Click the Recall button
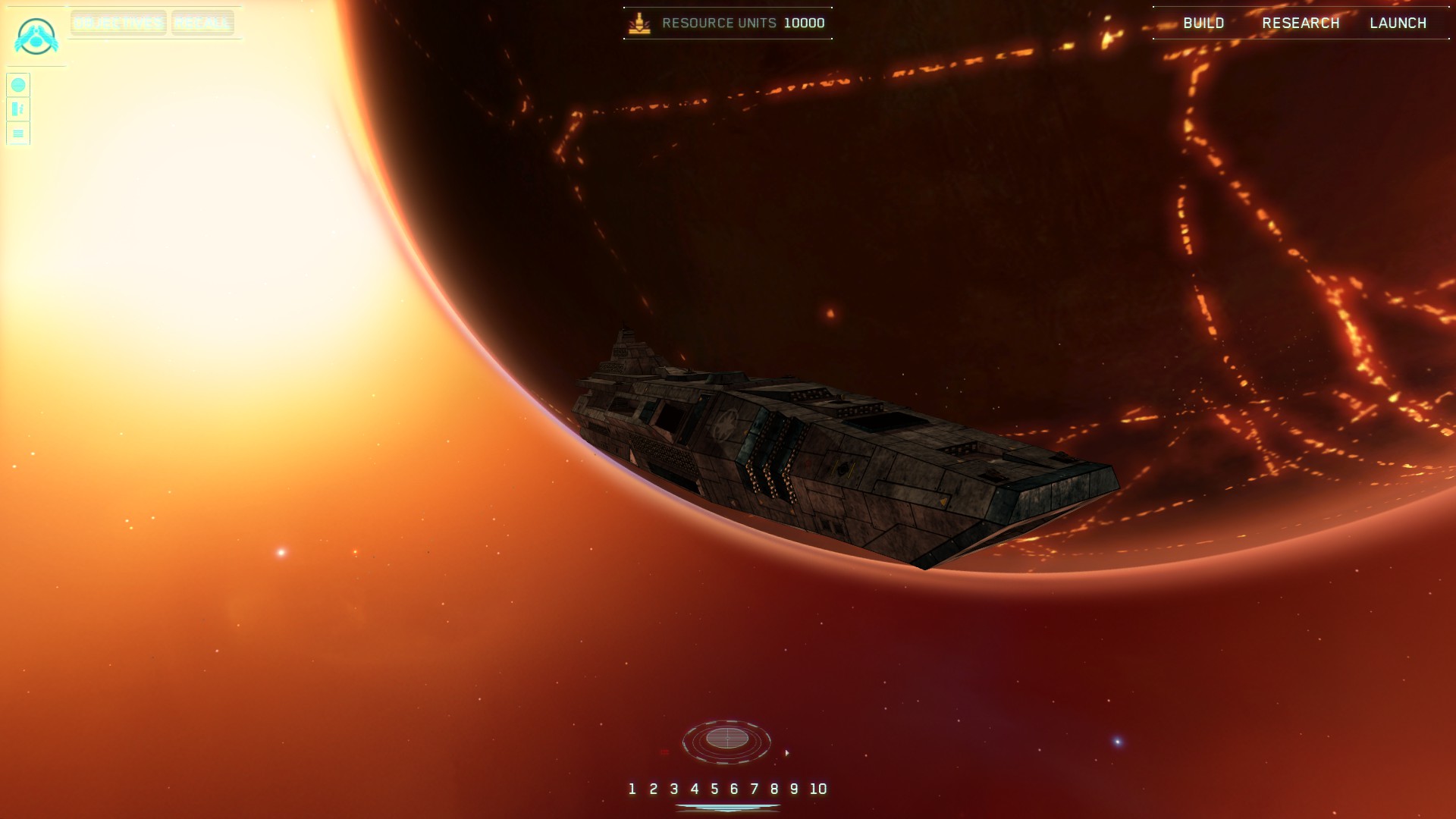The image size is (1456, 819). [202, 23]
